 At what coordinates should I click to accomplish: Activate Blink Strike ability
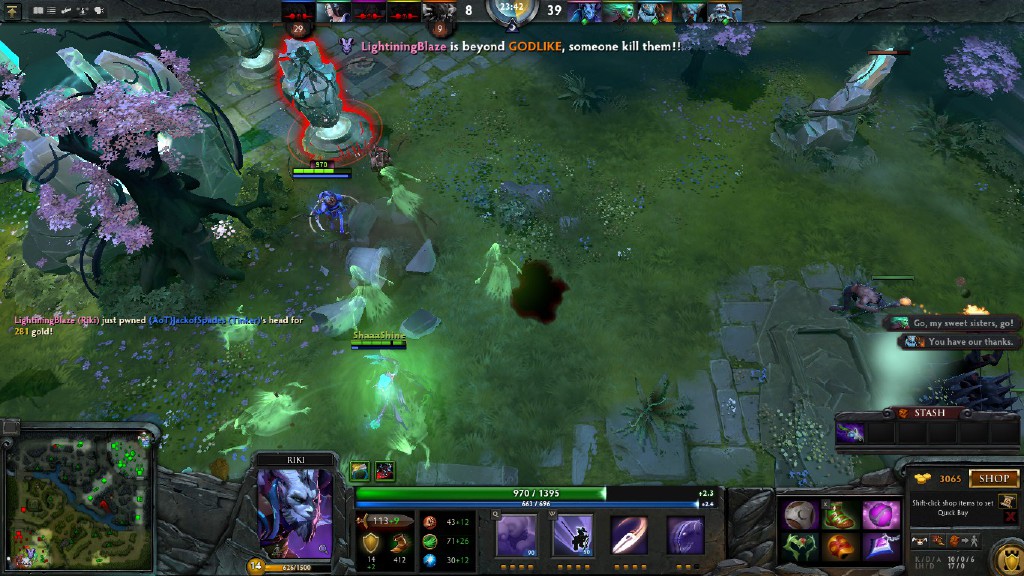[573, 535]
